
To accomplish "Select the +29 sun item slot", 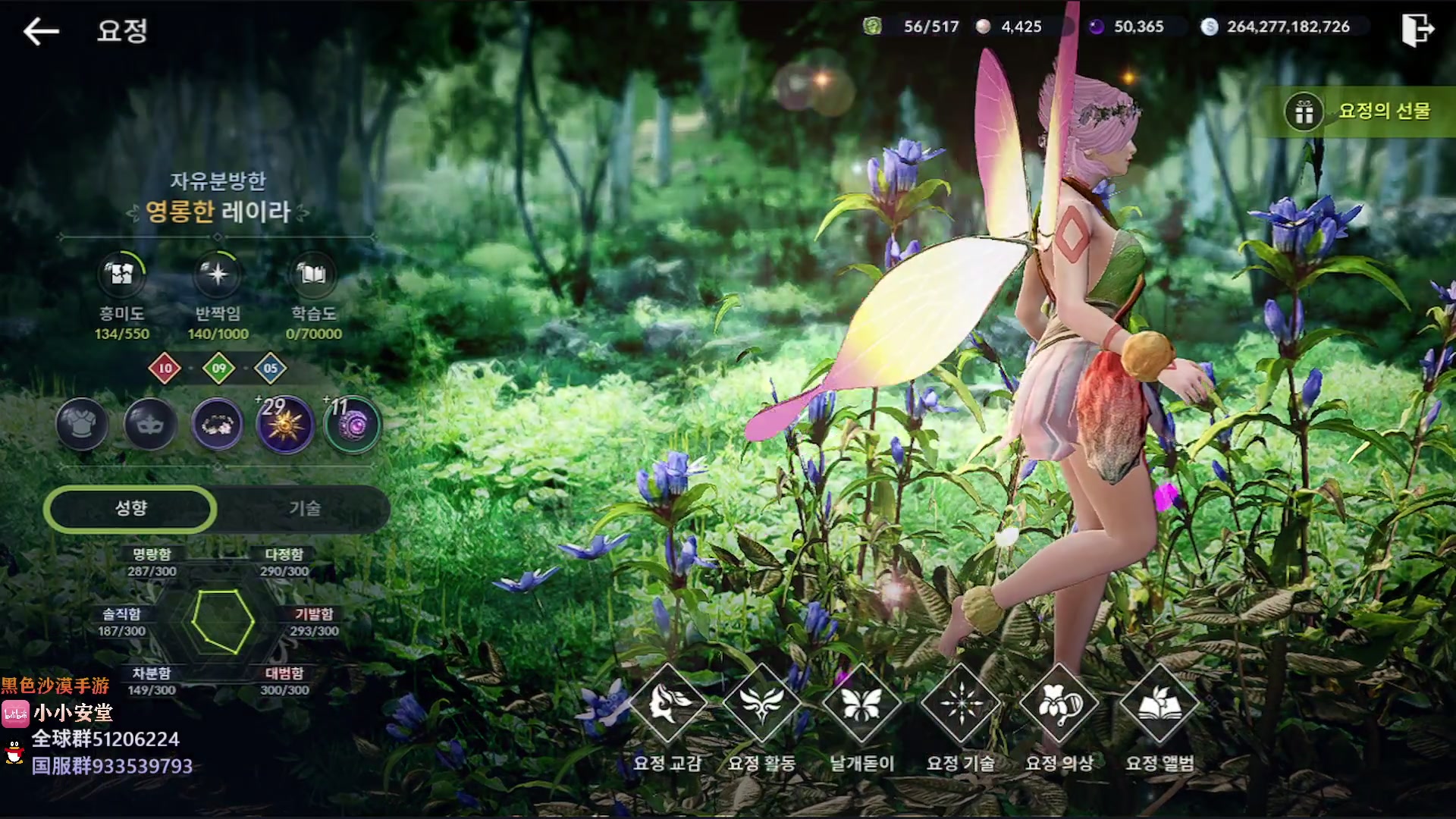I will tap(285, 424).
